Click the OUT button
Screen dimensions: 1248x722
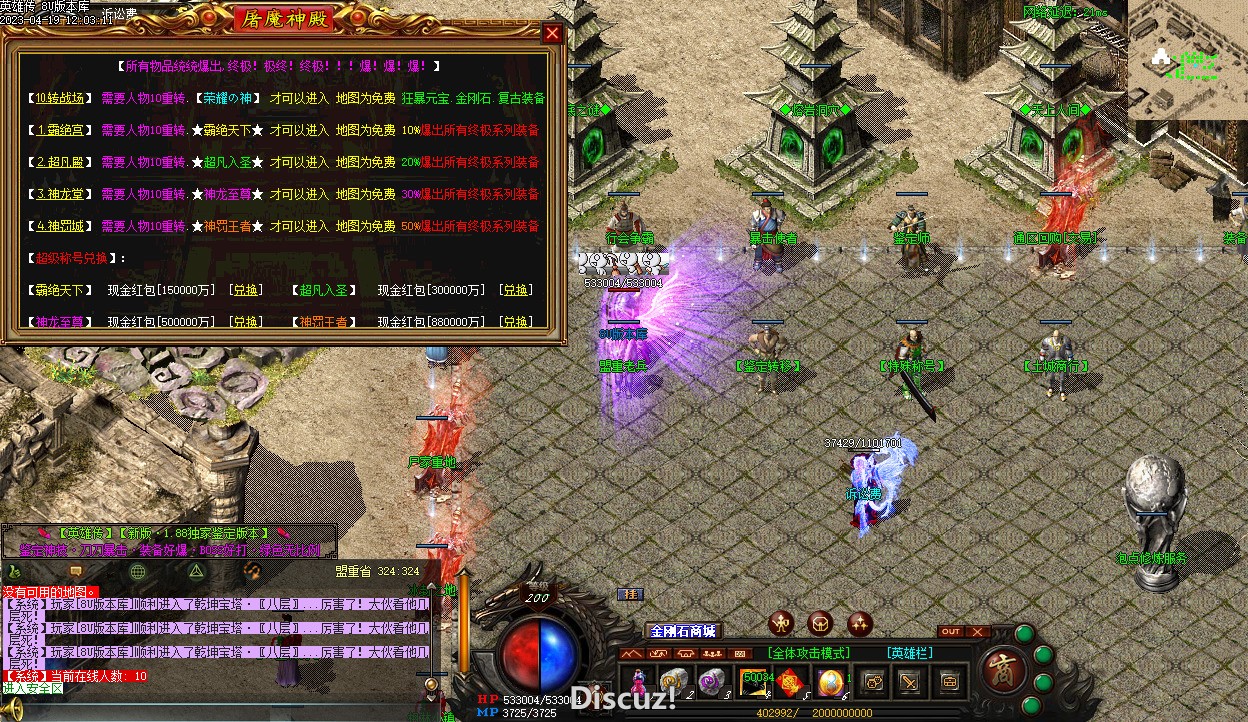[951, 632]
